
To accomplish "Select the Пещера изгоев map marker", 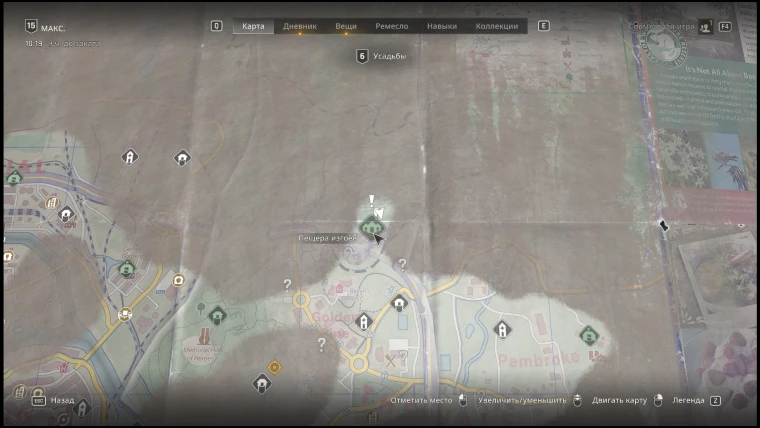I will click(371, 228).
